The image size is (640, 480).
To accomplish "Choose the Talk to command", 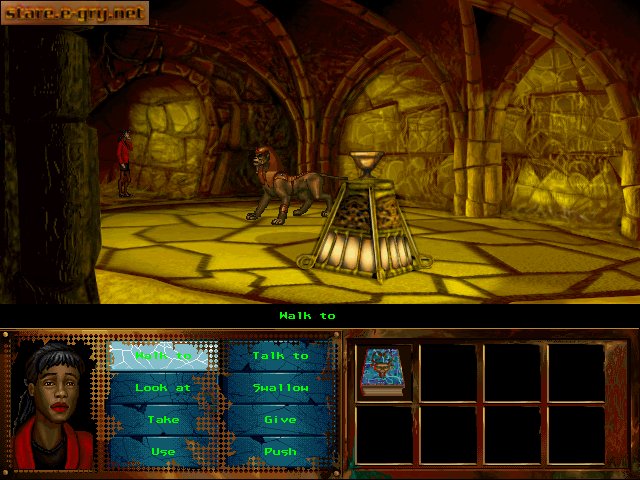I will point(280,356).
